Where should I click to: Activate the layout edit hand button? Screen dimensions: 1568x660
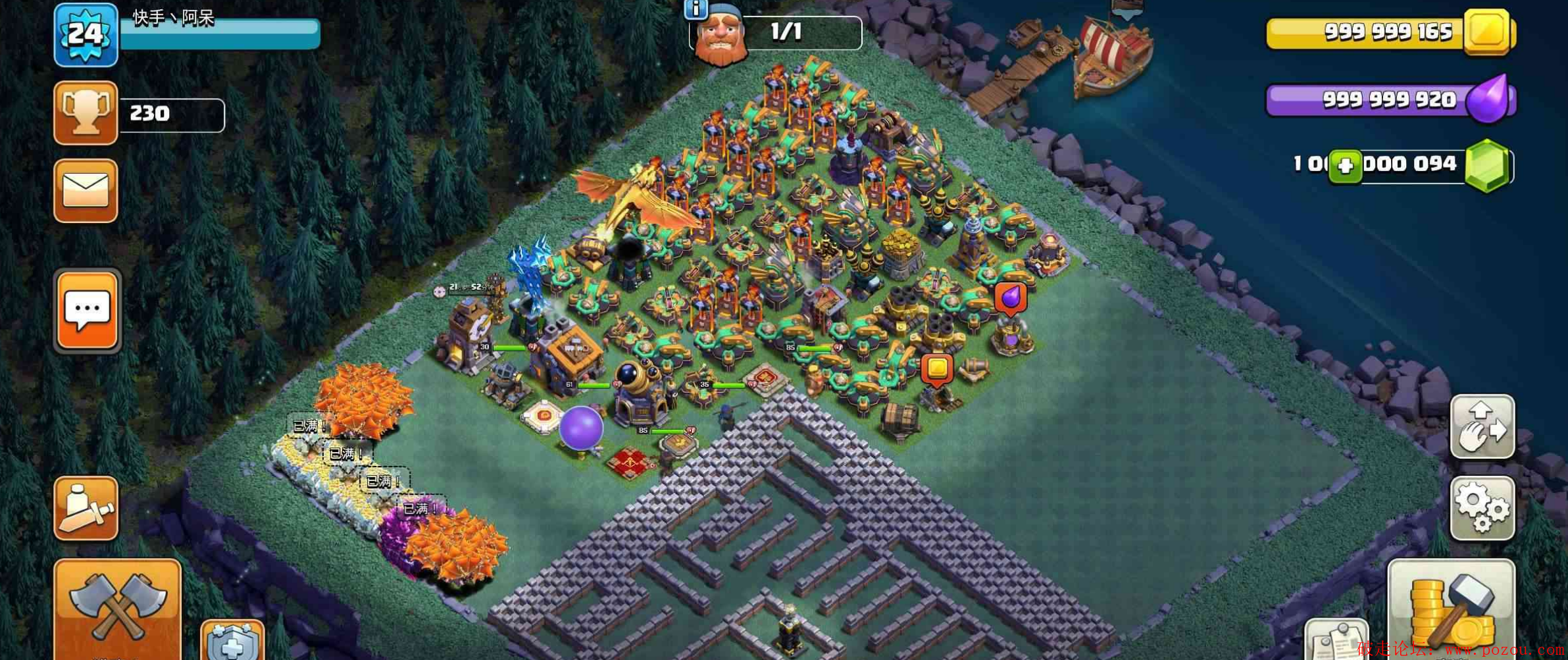(1482, 426)
